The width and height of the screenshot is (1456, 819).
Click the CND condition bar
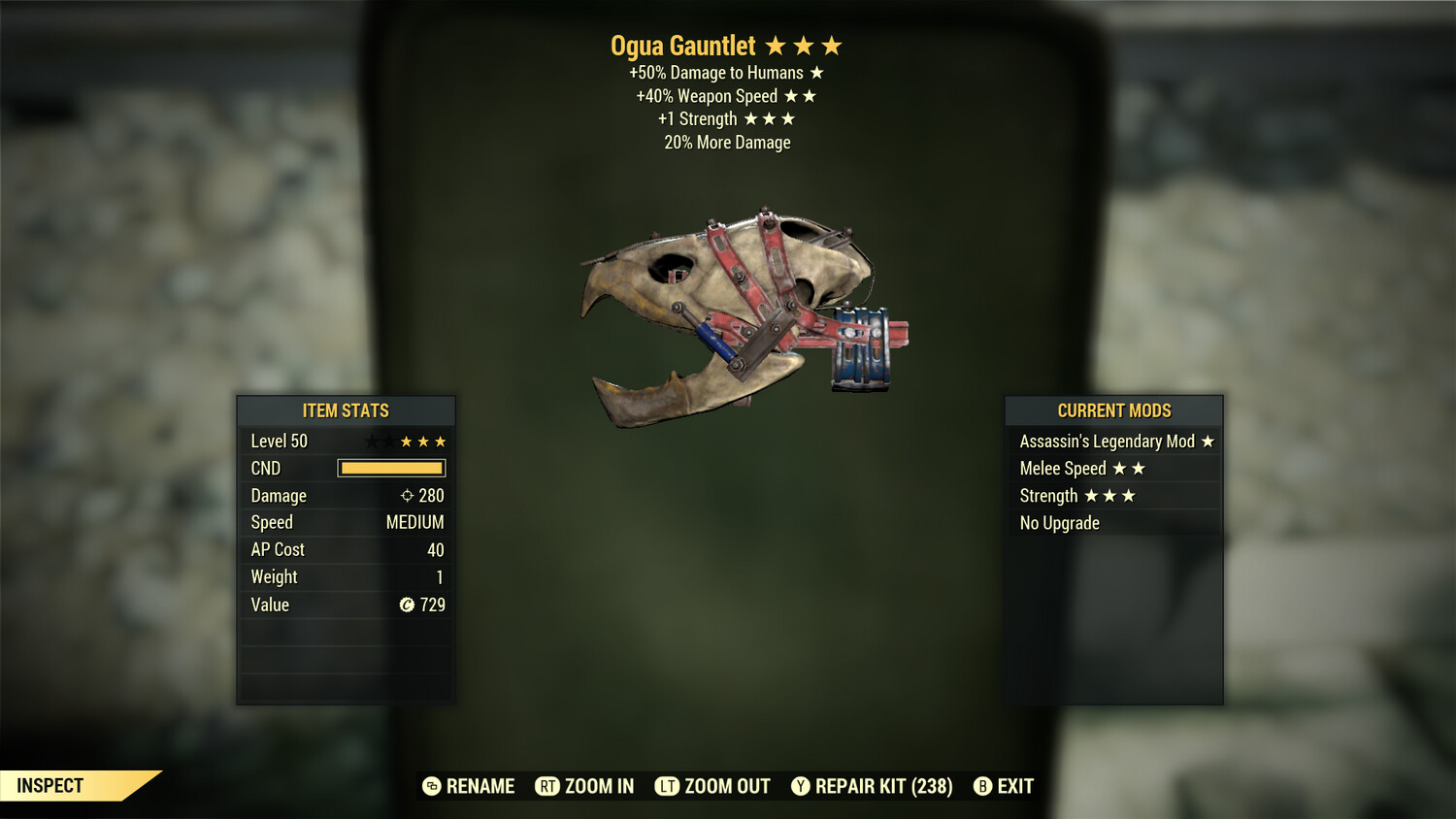click(390, 468)
